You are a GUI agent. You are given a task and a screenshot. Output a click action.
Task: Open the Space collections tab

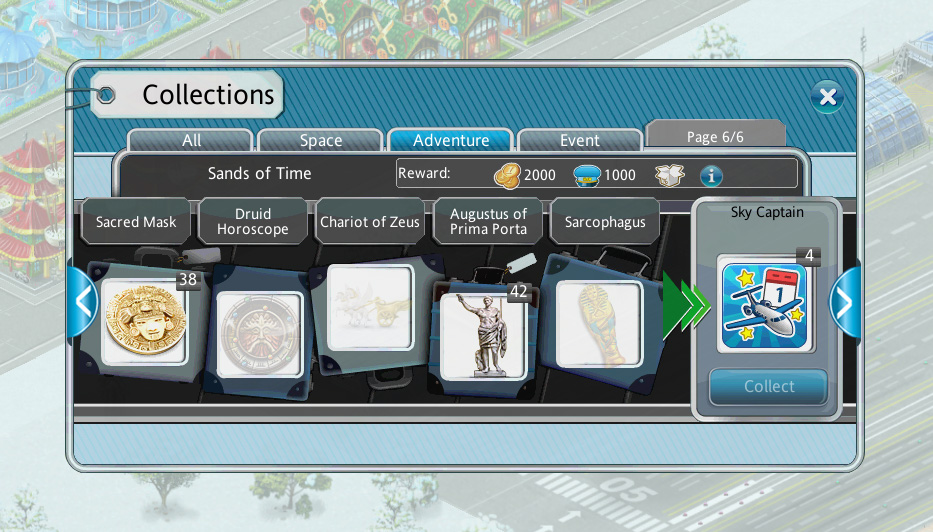point(321,141)
